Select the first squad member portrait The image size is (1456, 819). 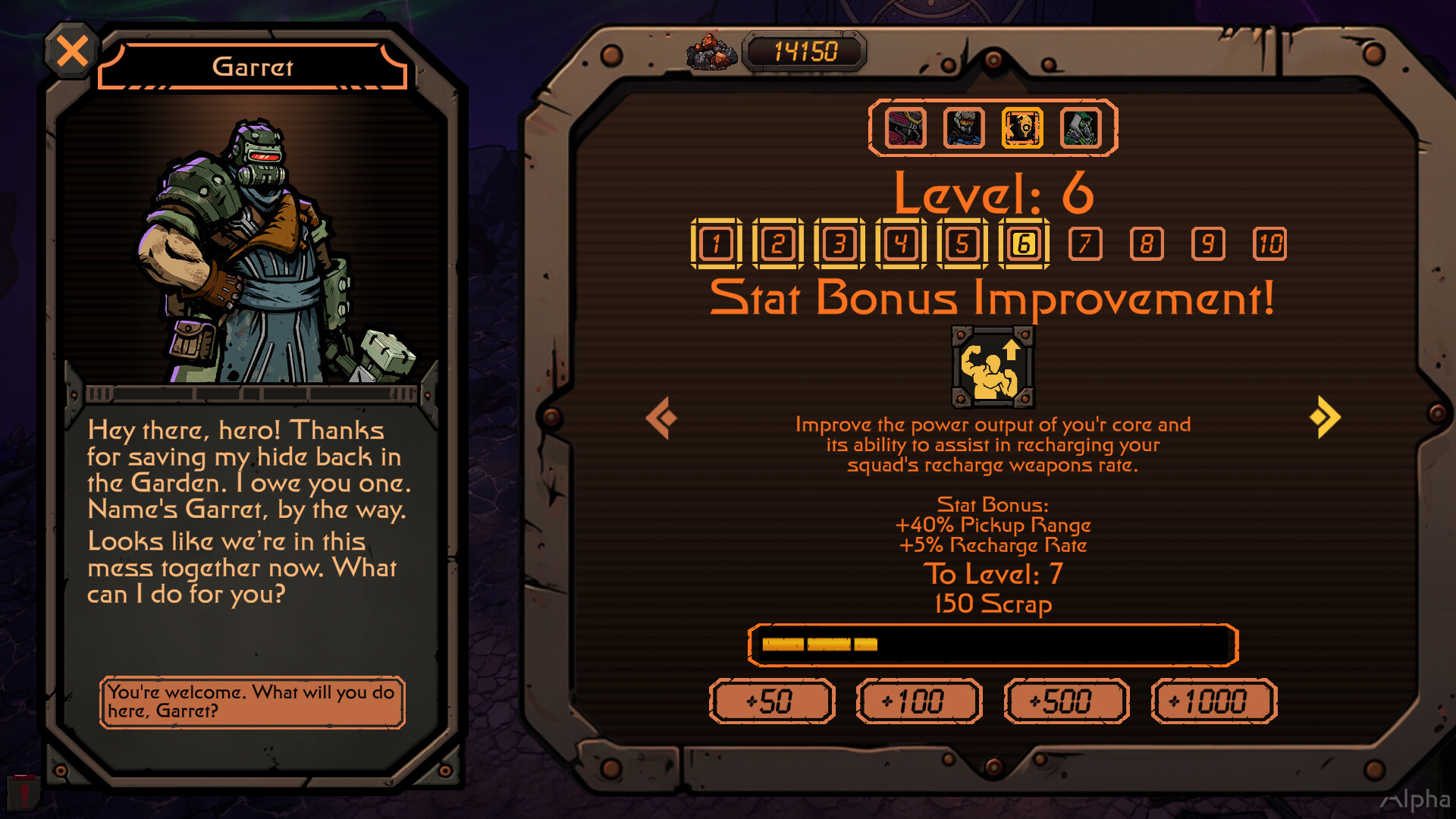point(904,129)
